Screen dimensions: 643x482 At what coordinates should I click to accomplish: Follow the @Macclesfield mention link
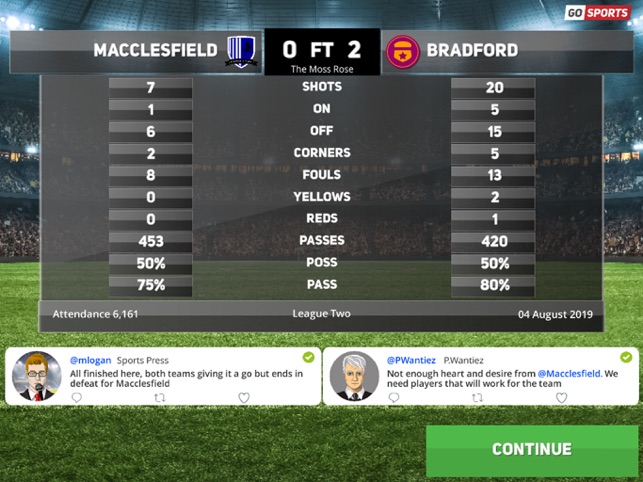571,372
